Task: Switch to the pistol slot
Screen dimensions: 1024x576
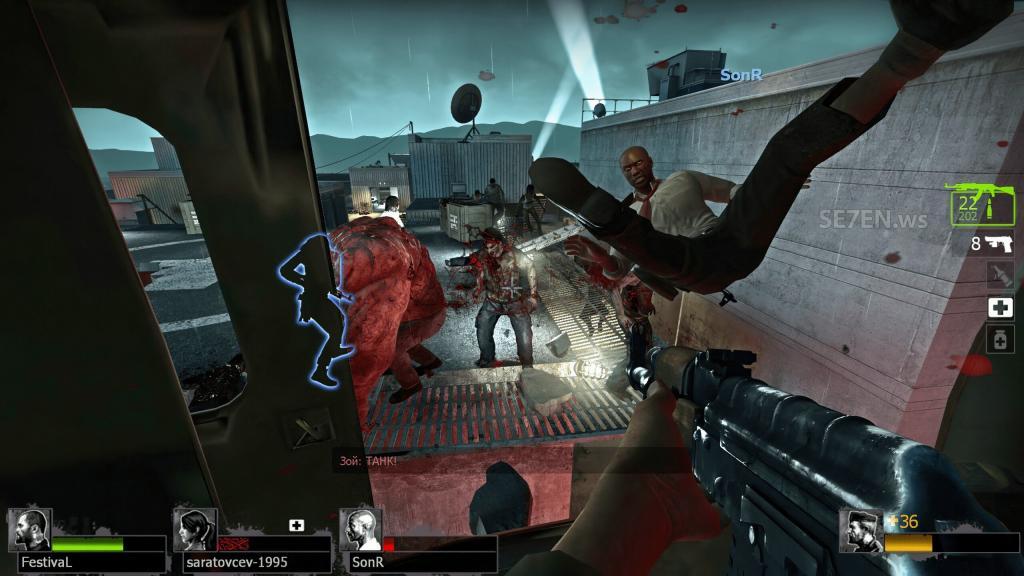Action: click(x=999, y=243)
